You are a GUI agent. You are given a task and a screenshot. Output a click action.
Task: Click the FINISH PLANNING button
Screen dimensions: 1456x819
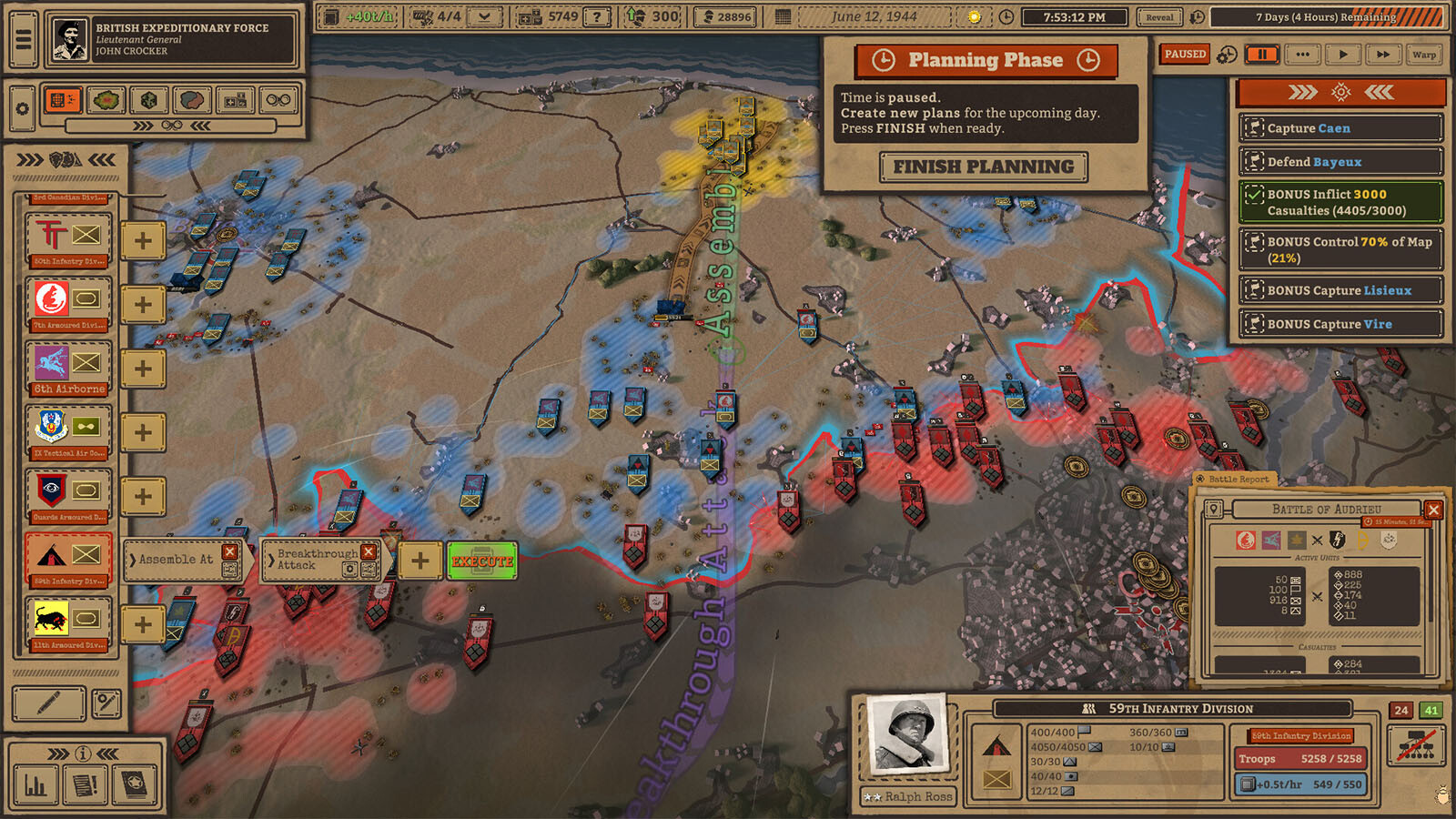984,167
